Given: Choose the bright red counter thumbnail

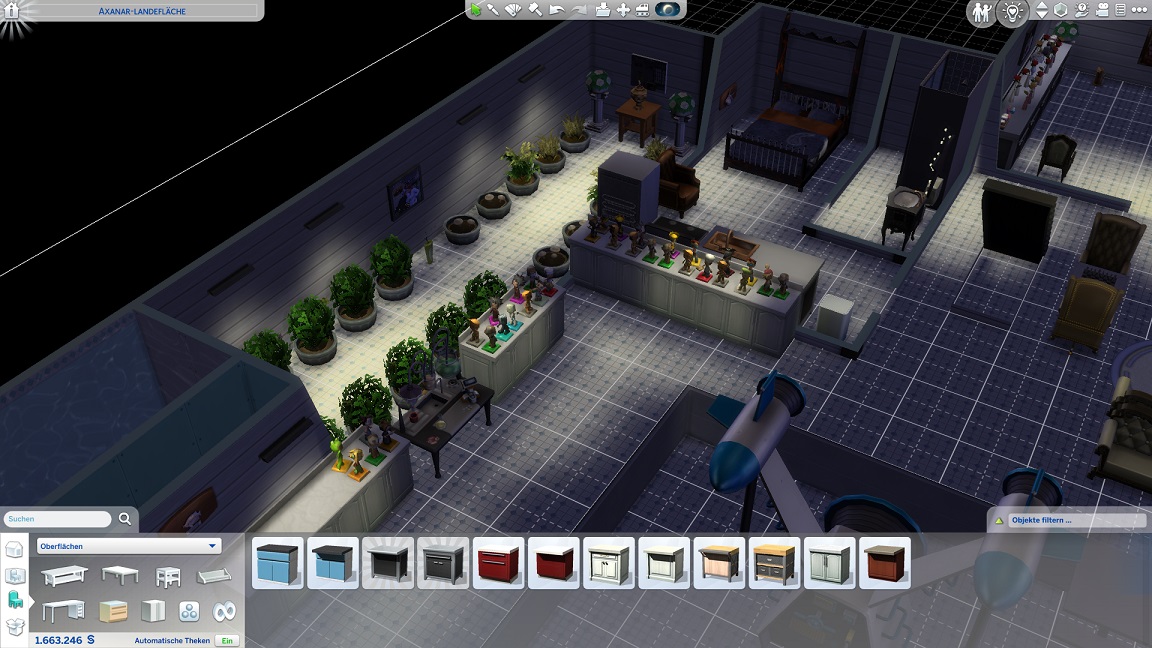Looking at the screenshot, I should pos(498,563).
